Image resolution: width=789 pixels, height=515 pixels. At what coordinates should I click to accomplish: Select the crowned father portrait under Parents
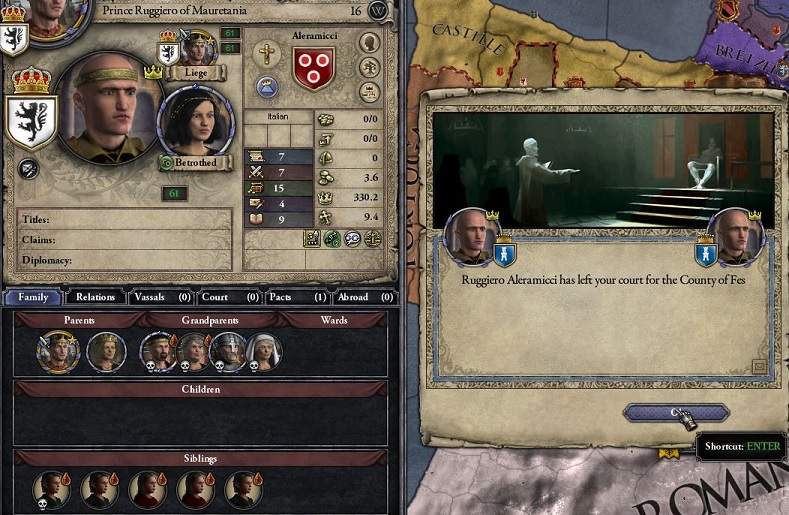58,350
